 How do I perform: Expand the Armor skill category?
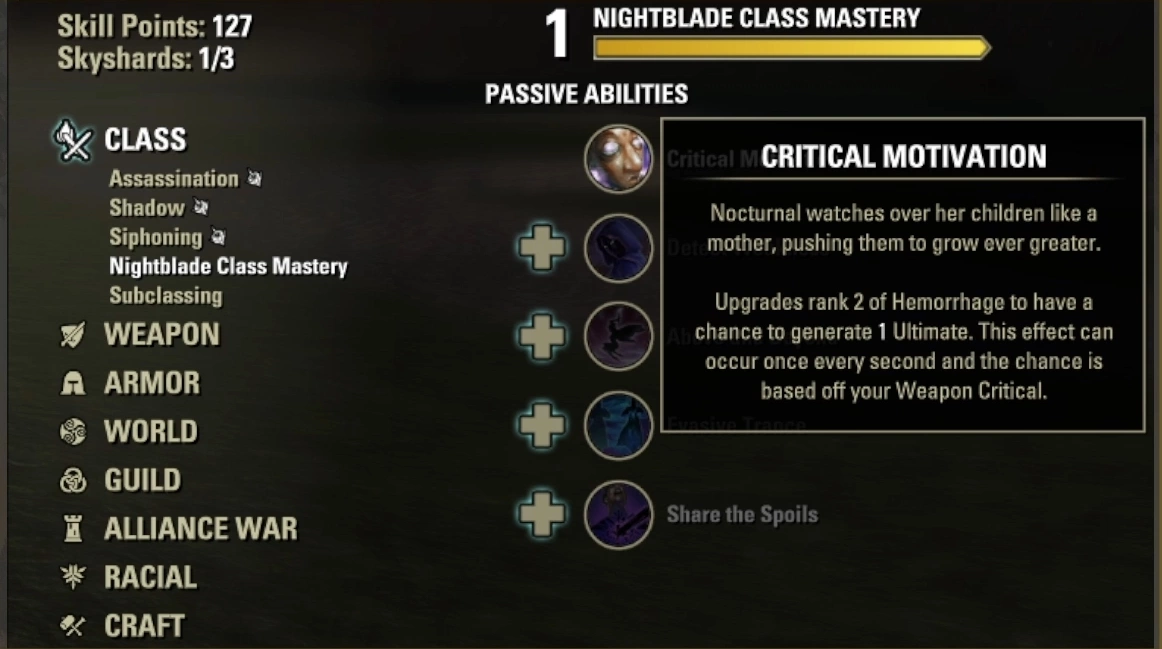(151, 383)
